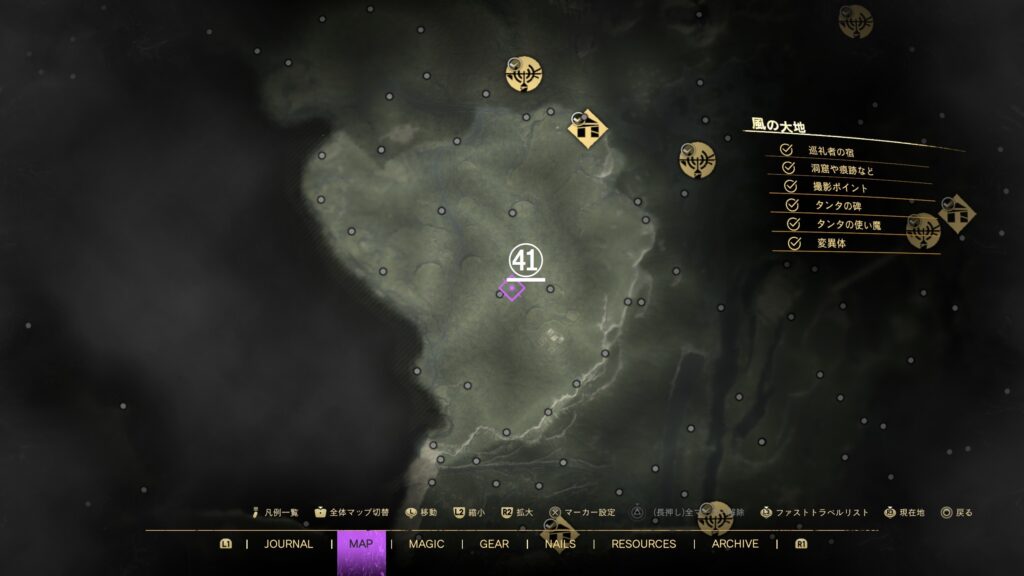Open the MAGIC tab

427,544
